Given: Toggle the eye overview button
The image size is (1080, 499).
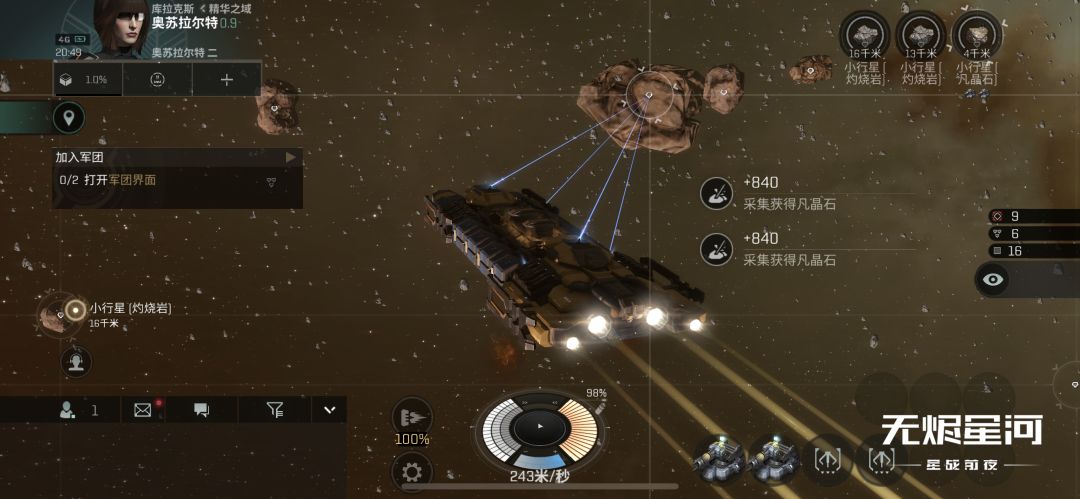Looking at the screenshot, I should (992, 279).
